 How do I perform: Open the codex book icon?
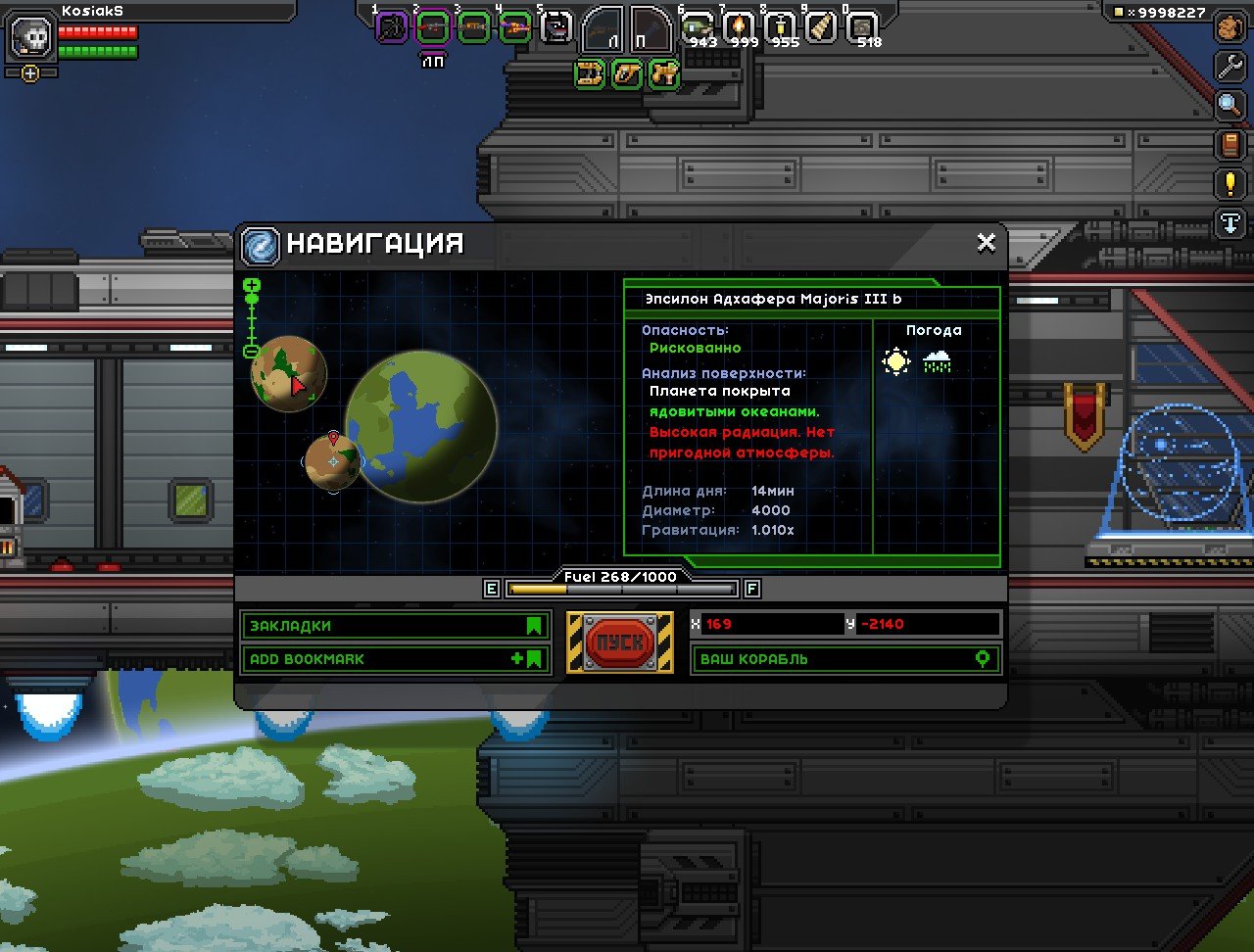[1230, 145]
